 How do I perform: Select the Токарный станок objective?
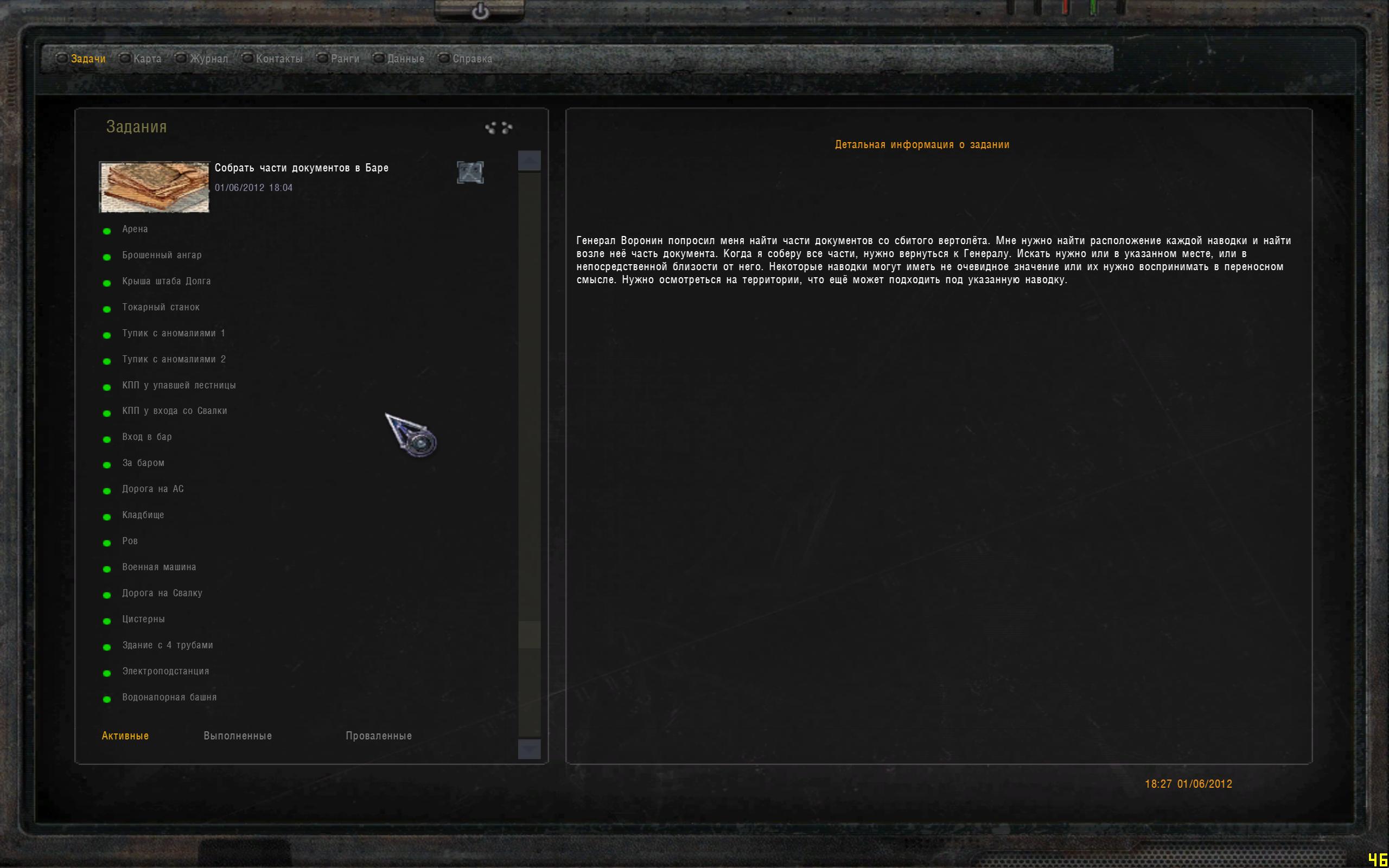coord(161,307)
